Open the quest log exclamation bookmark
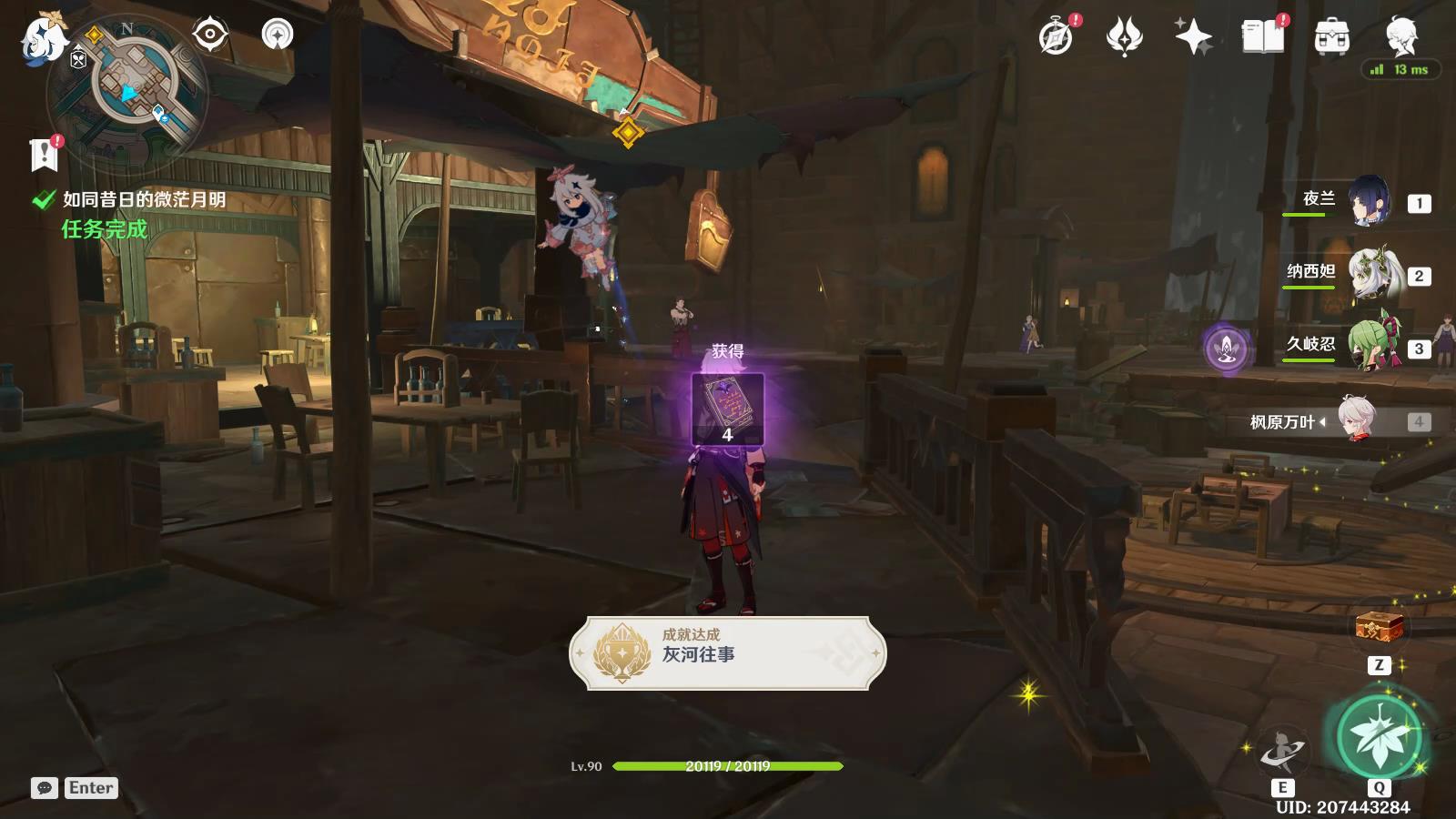 [x=44, y=155]
